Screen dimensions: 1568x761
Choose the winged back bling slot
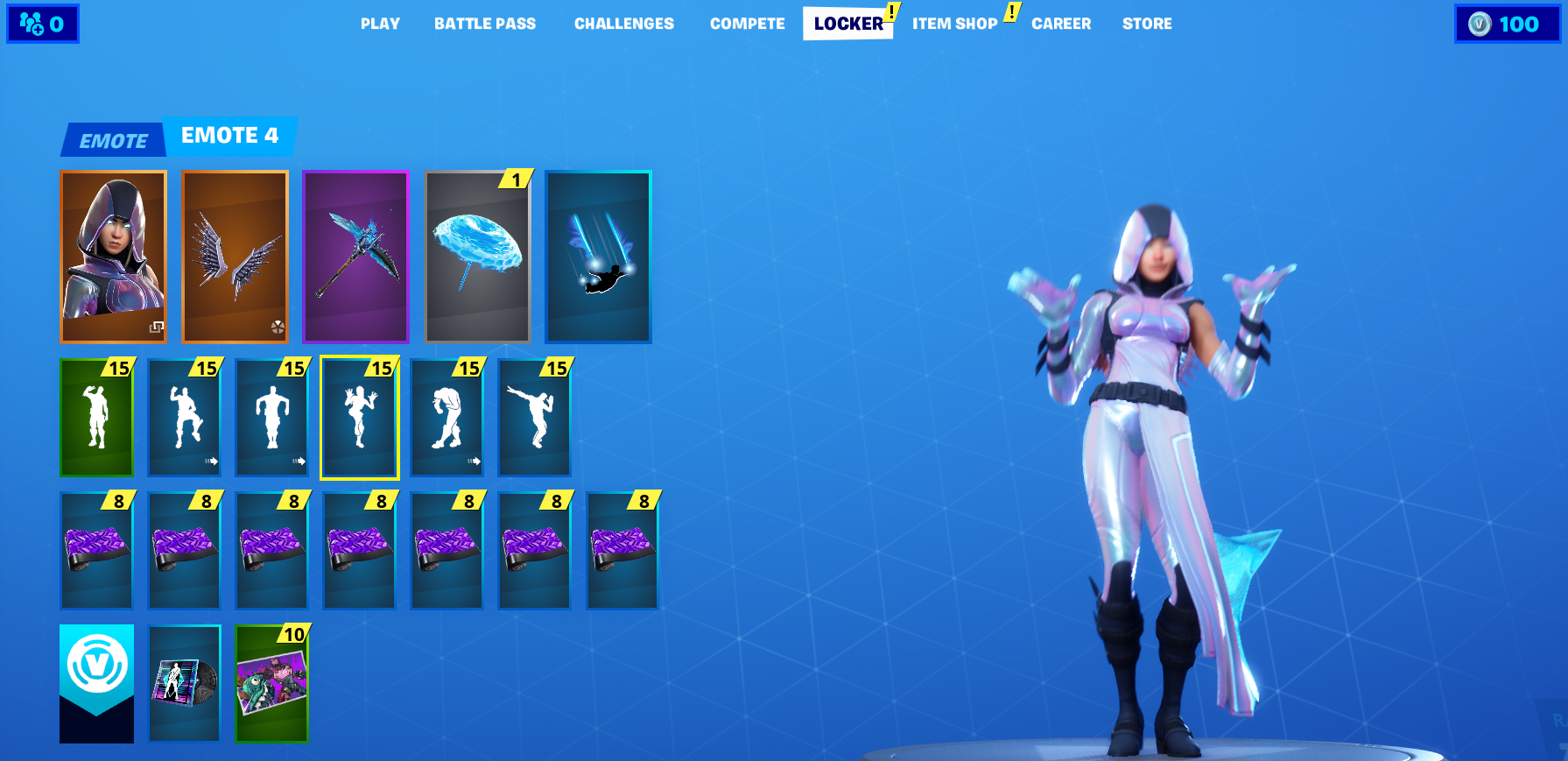[235, 256]
